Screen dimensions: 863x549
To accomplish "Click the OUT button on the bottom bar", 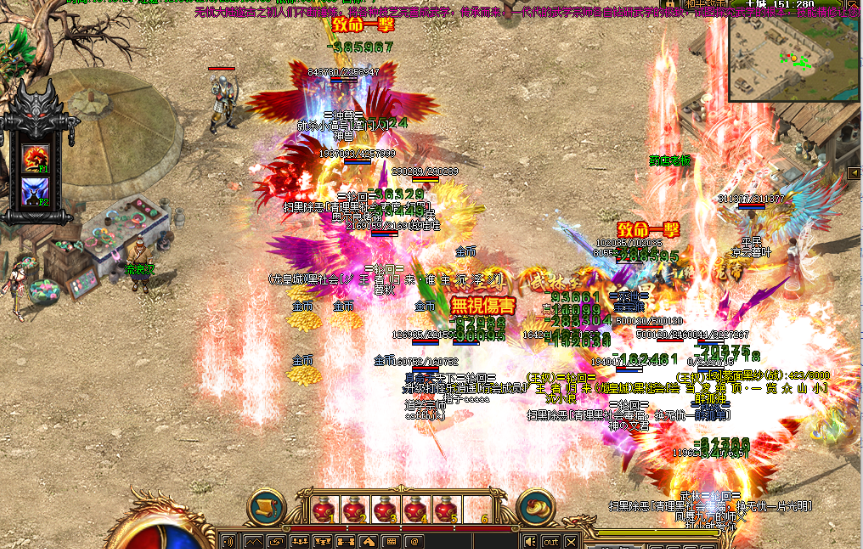I will coord(550,541).
